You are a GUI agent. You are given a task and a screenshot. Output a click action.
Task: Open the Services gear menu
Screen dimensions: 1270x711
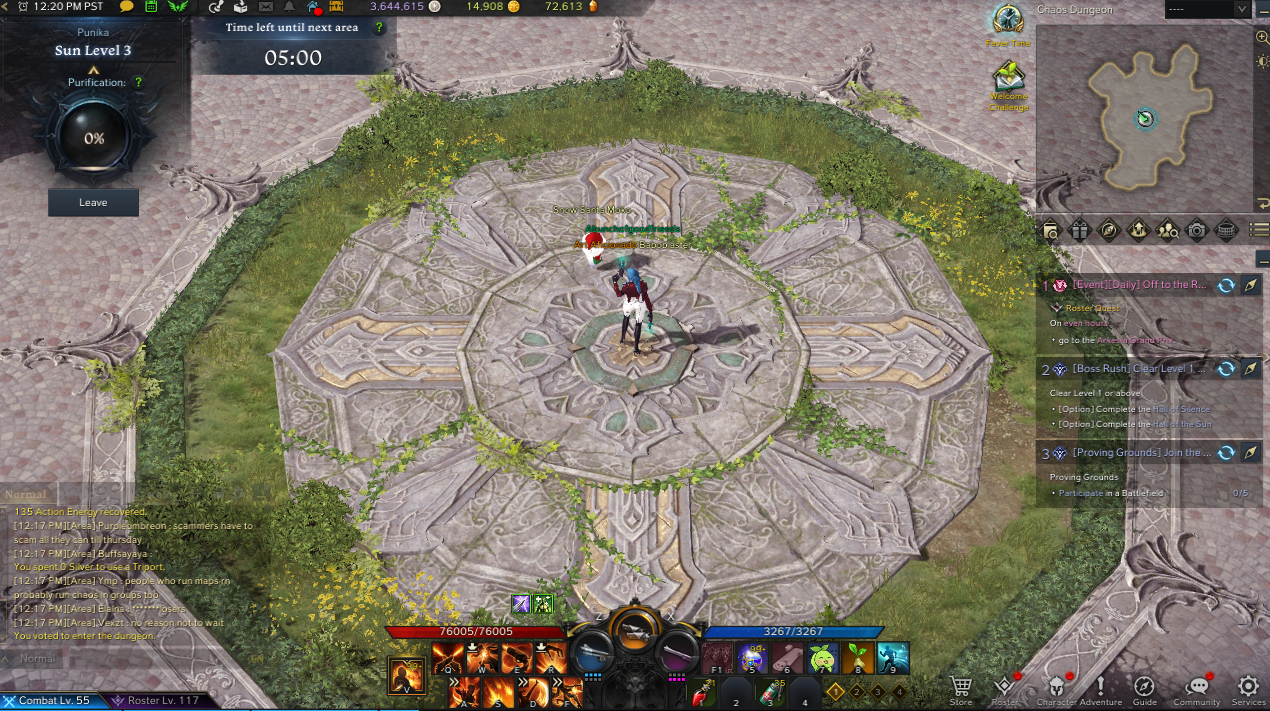(1248, 687)
